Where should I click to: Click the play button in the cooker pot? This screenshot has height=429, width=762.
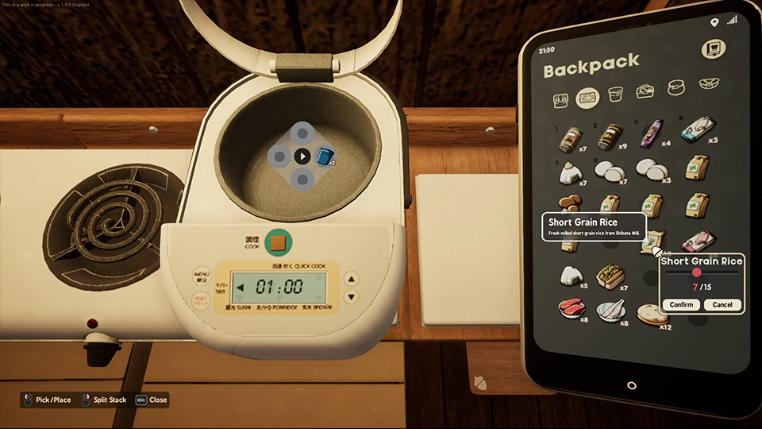303,156
